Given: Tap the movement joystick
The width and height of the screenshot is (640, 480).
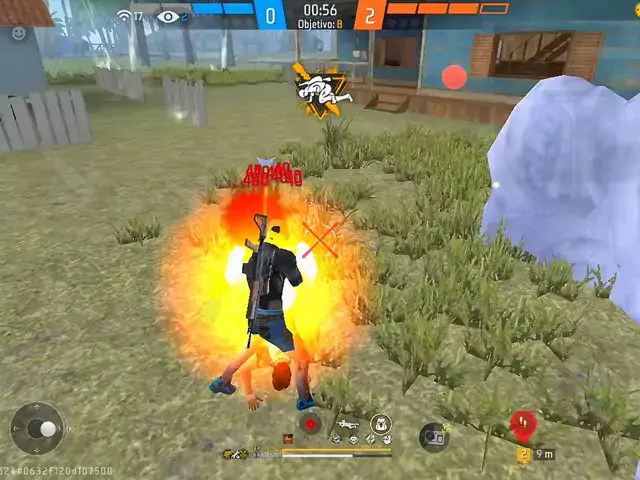Looking at the screenshot, I should [x=38, y=429].
